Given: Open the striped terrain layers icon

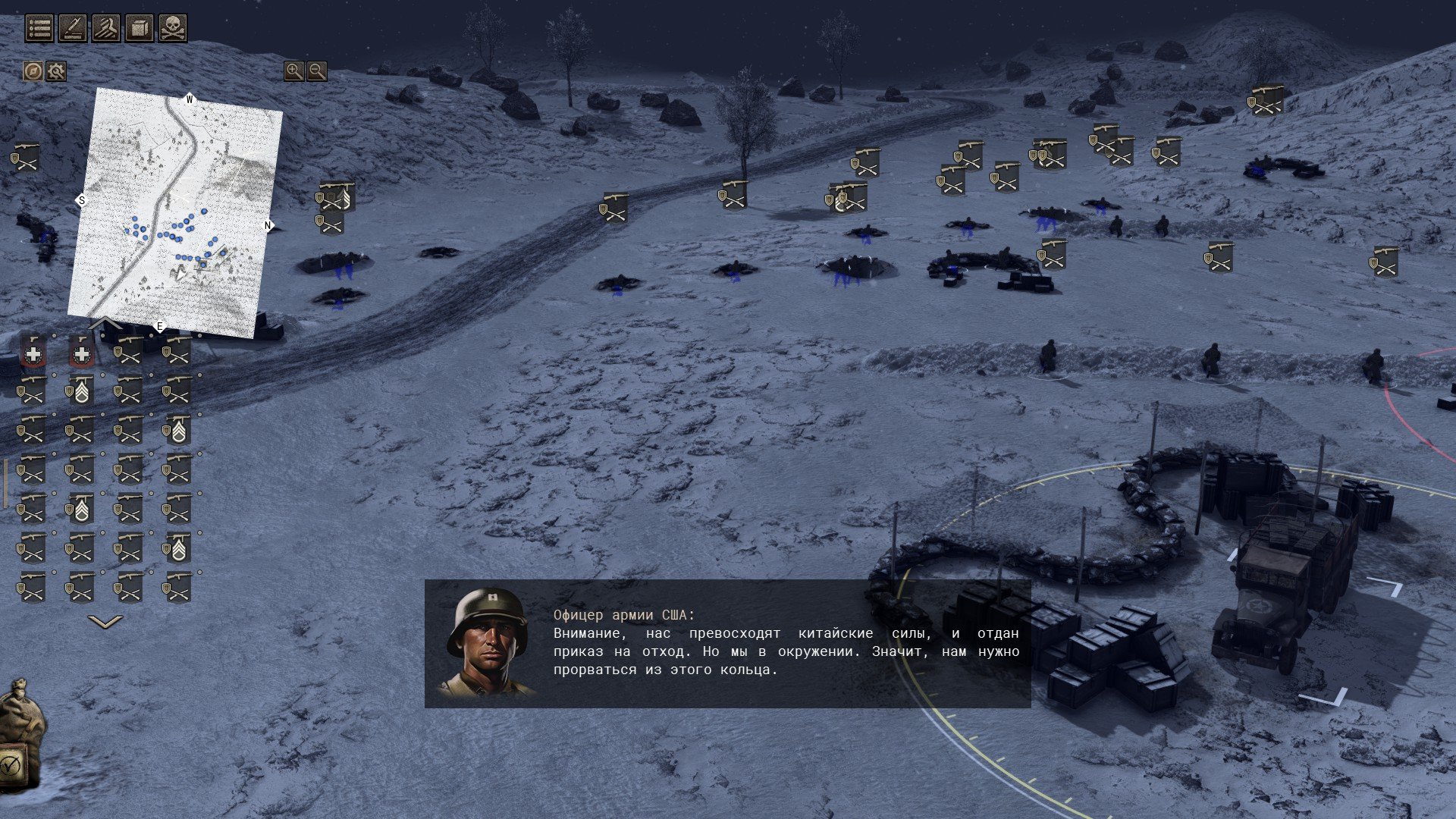Looking at the screenshot, I should pyautogui.click(x=106, y=28).
